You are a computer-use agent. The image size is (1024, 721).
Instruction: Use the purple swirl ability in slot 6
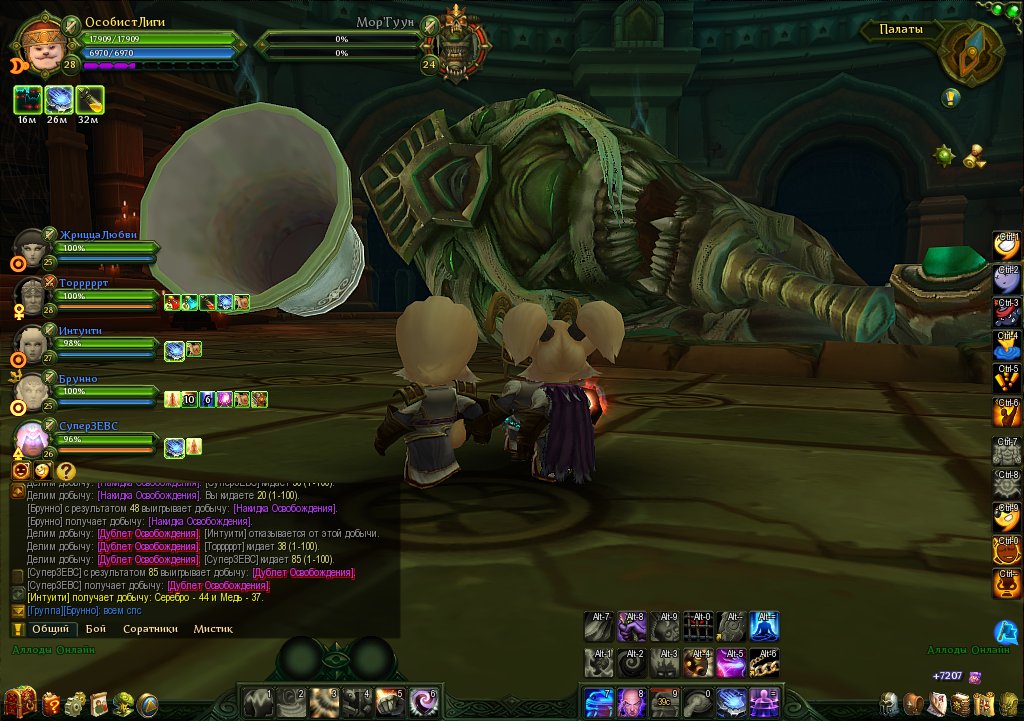[423, 701]
